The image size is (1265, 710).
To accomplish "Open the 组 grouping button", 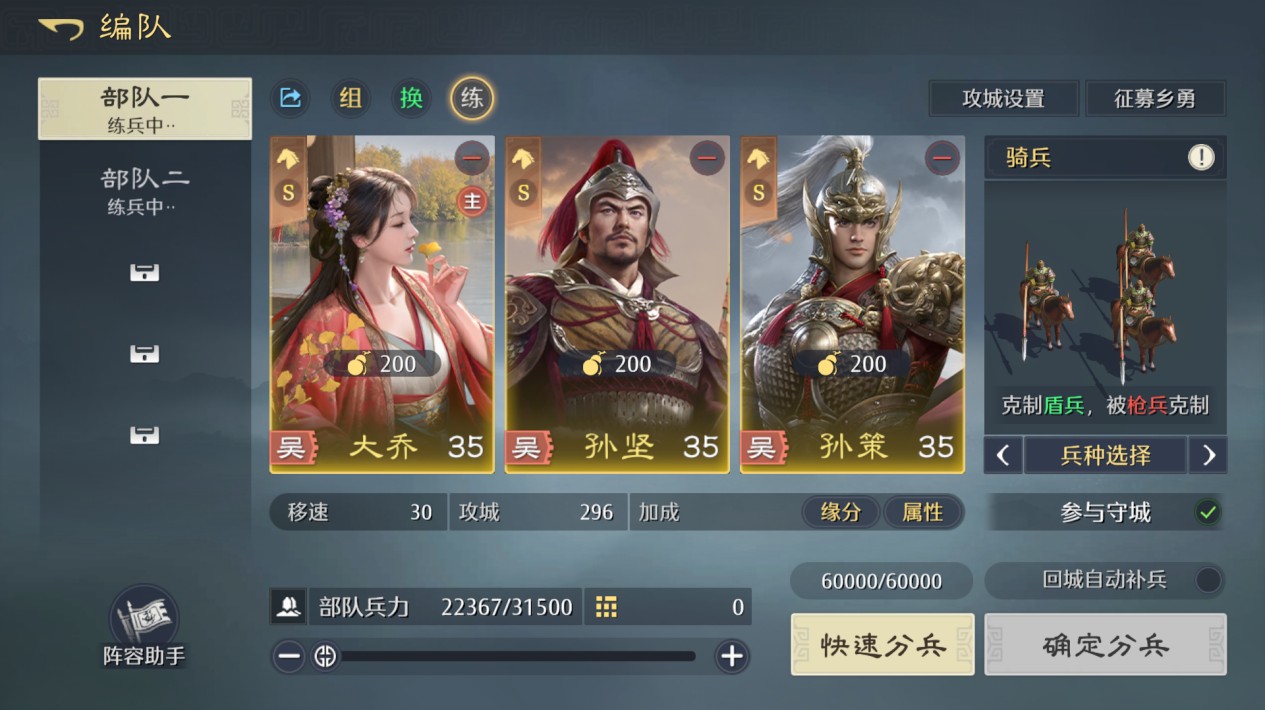I will [x=350, y=98].
